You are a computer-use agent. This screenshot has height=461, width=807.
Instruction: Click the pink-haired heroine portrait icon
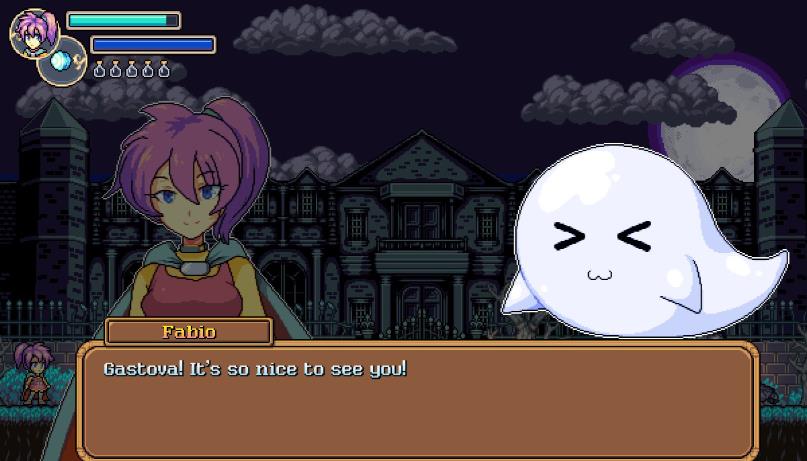(33, 31)
